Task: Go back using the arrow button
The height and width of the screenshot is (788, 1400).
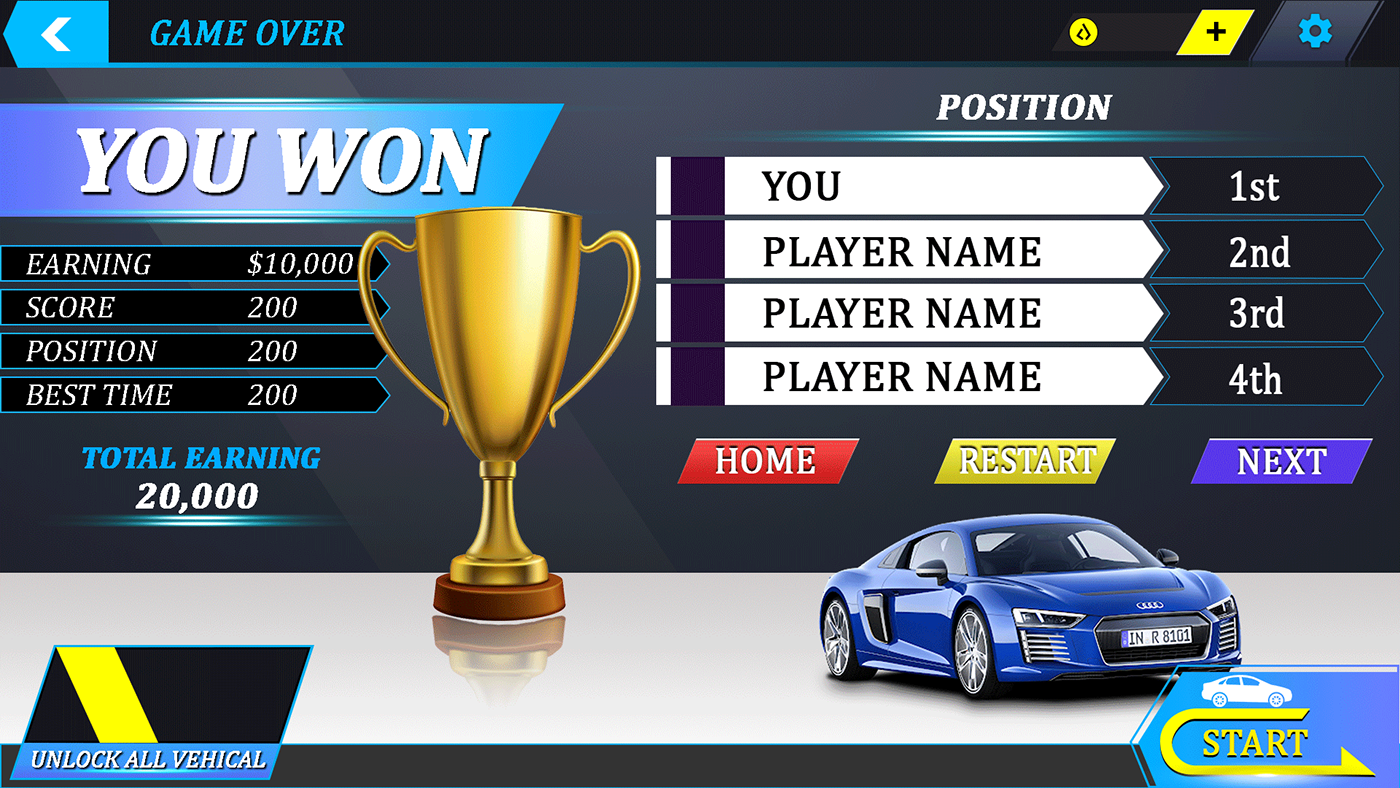Action: pos(56,33)
